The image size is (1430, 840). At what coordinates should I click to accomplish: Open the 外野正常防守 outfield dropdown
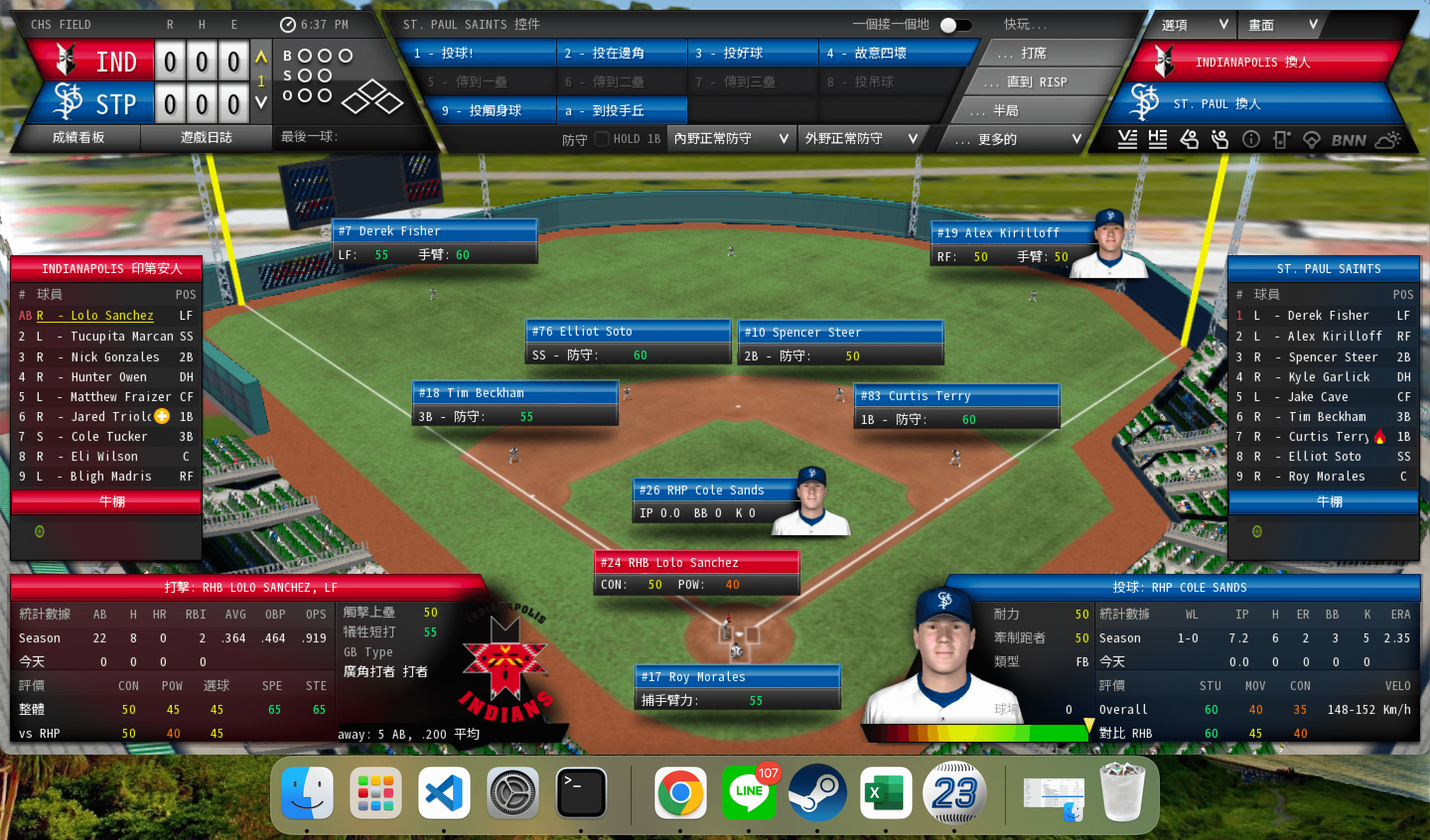[860, 139]
